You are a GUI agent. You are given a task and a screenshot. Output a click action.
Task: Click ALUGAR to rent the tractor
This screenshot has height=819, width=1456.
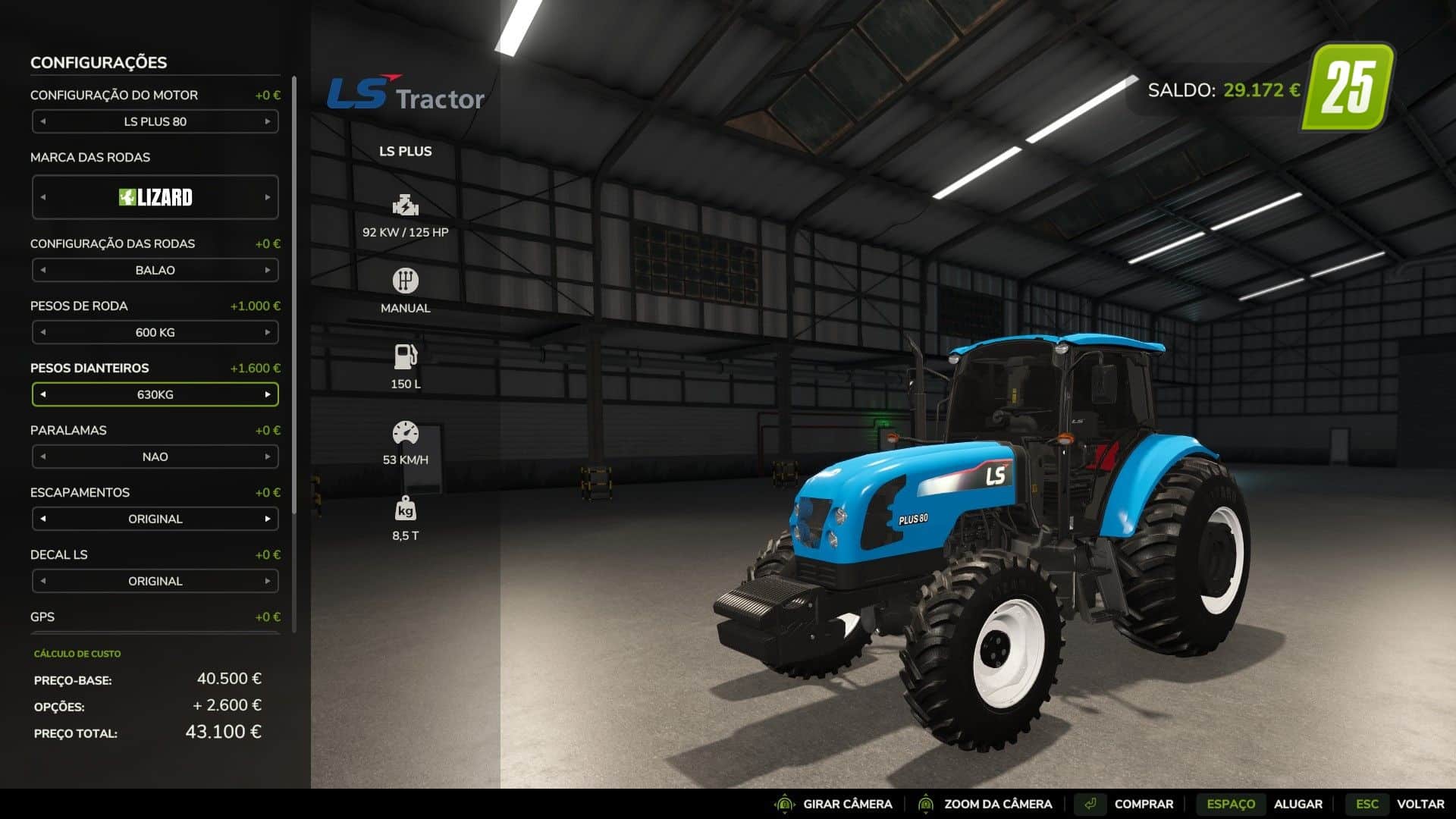tap(1298, 804)
